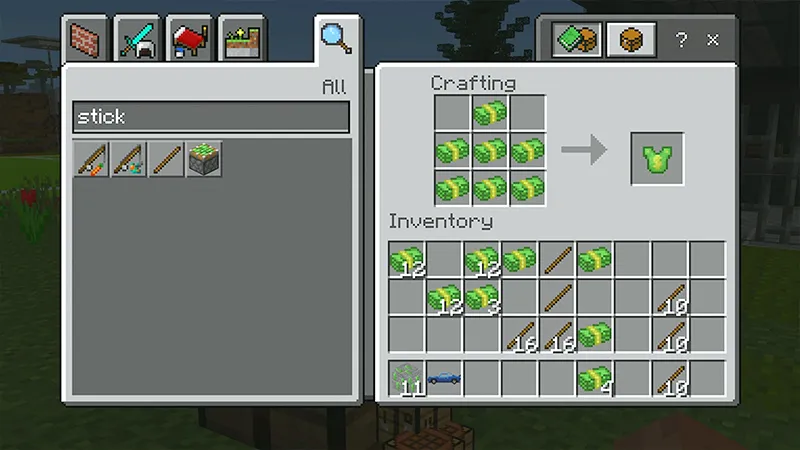
Task: Click the center money stack in crafting grid
Action: 490,152
